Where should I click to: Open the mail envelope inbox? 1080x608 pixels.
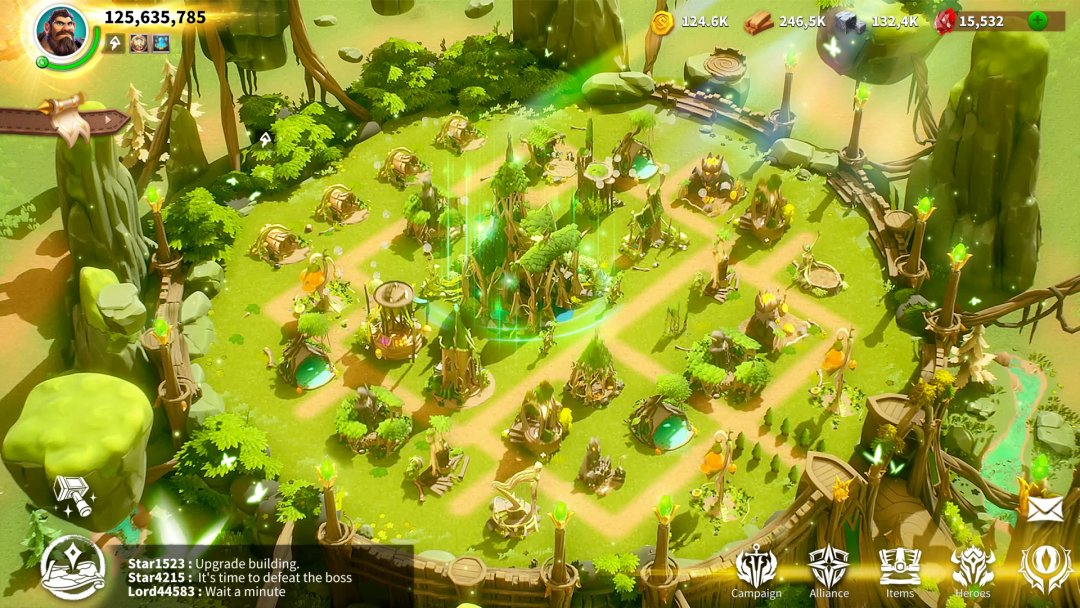tap(1045, 508)
